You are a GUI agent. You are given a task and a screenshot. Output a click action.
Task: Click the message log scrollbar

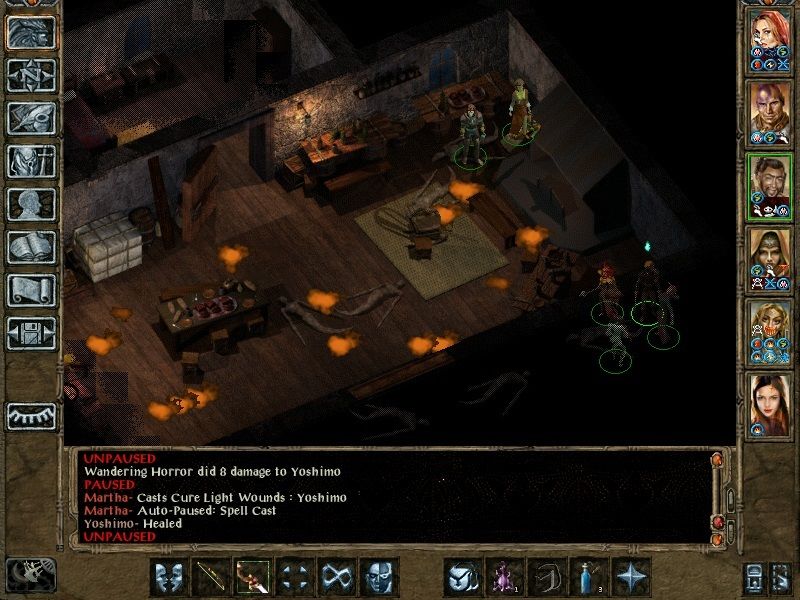pyautogui.click(x=717, y=495)
